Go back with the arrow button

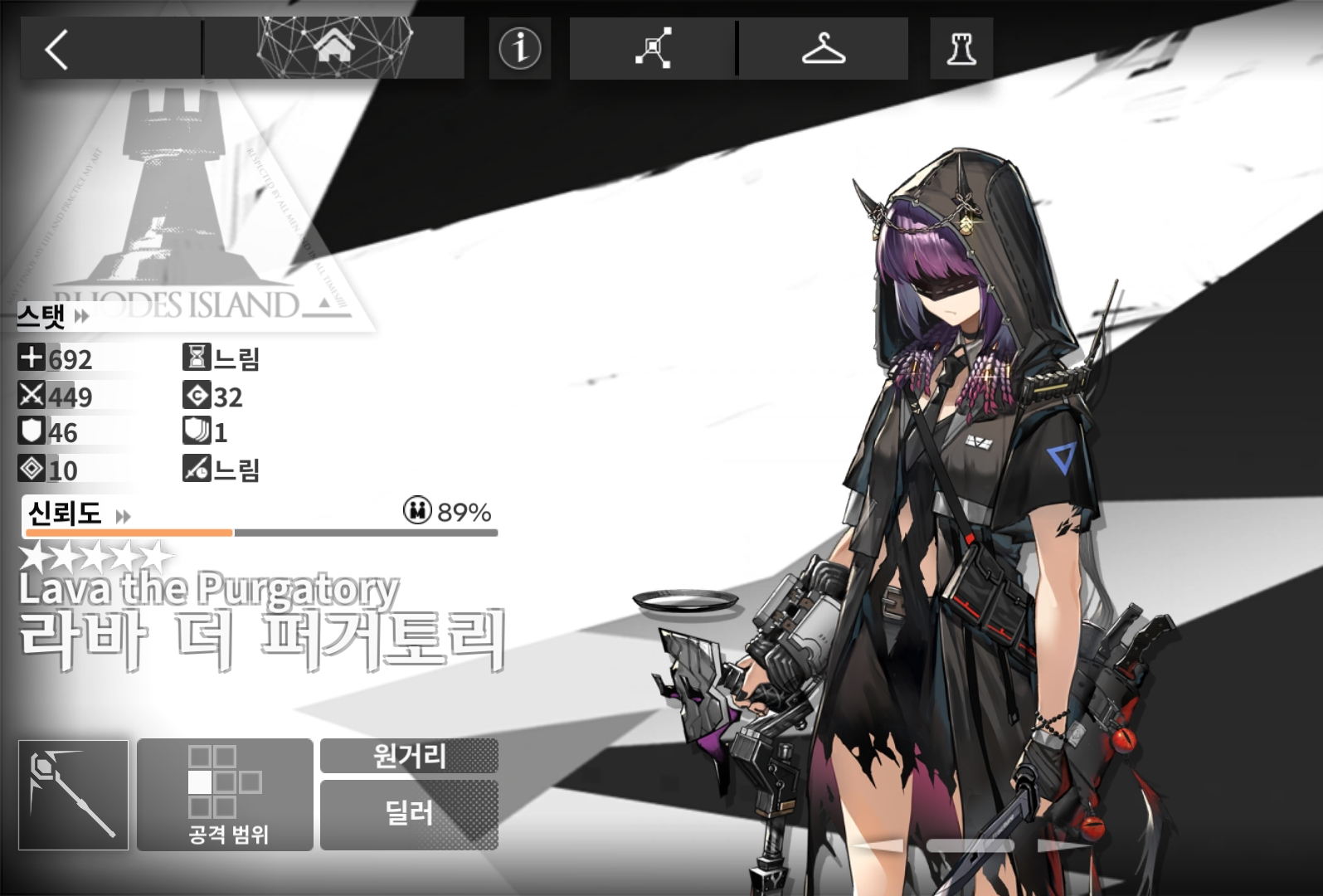(56, 50)
